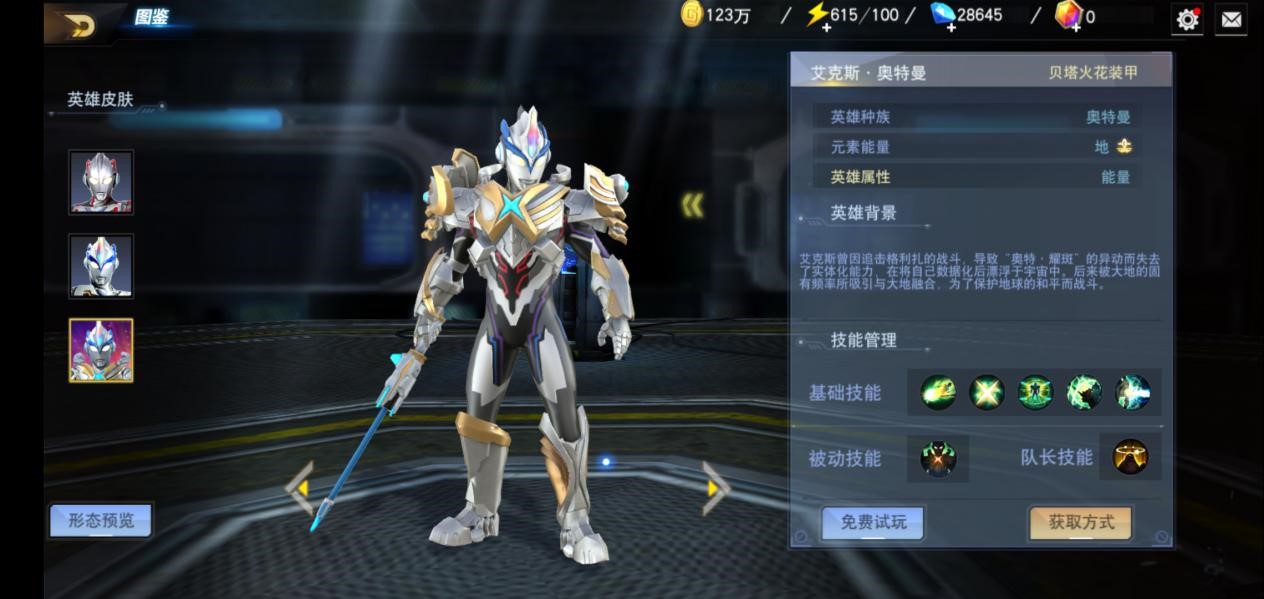Show the next hero with right arrow

coord(716,488)
